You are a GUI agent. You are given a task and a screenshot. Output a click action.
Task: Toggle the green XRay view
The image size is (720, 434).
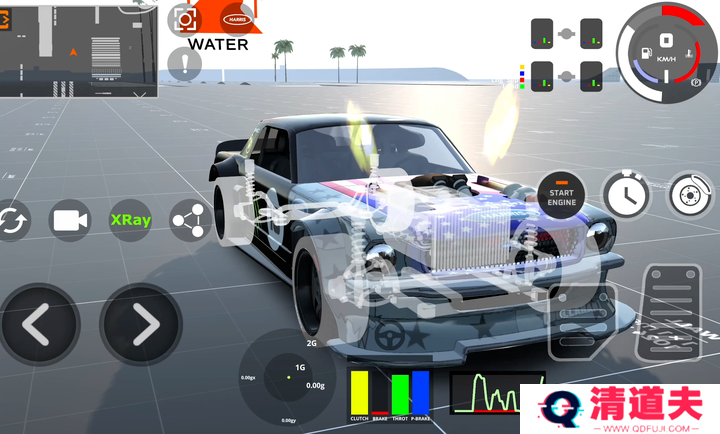tap(130, 220)
